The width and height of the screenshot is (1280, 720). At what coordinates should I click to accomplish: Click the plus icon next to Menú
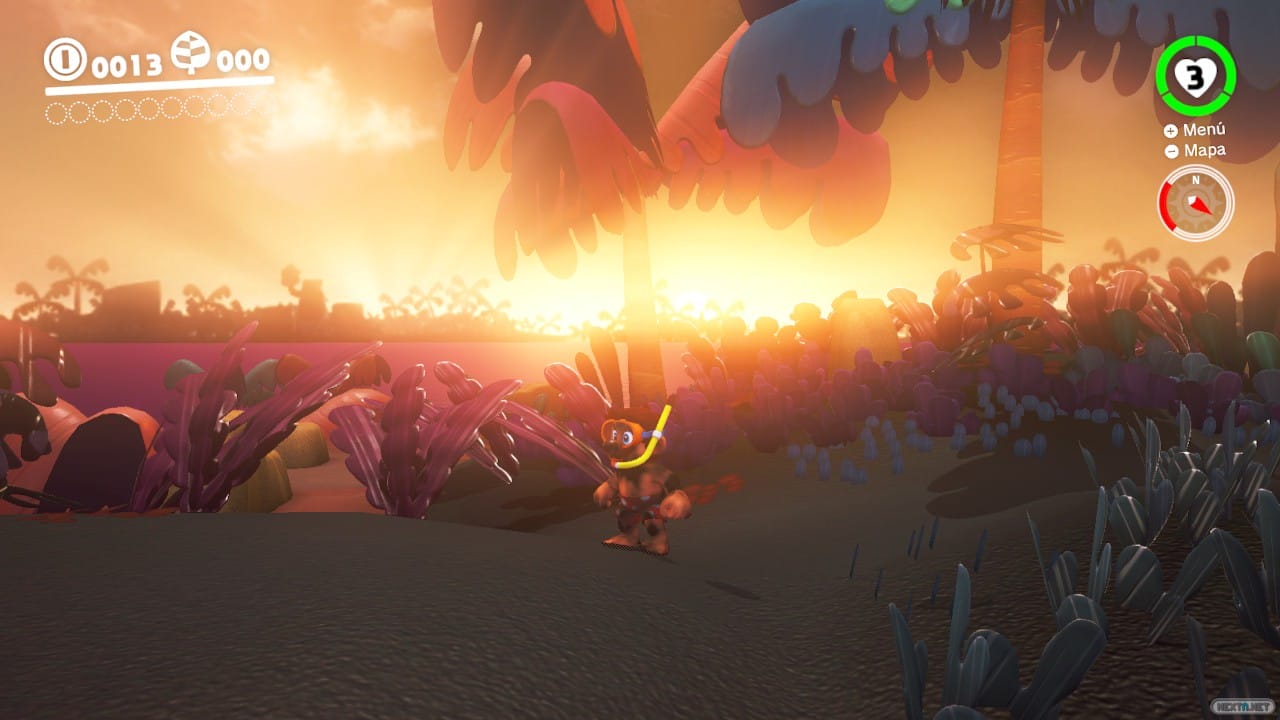coord(1169,129)
